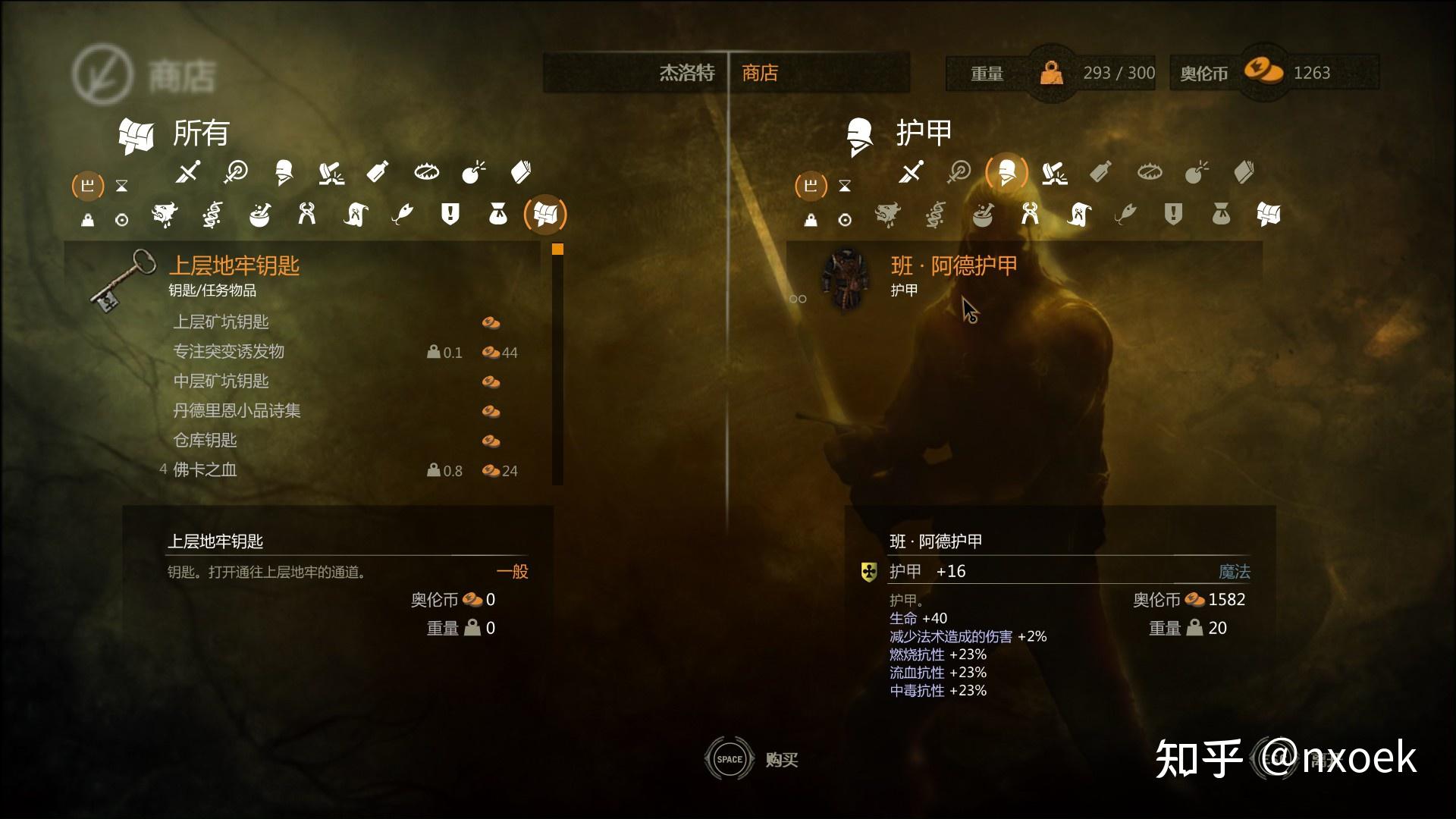Switch to the 杰洛特 inventory tab
The image size is (1456, 819).
point(686,73)
